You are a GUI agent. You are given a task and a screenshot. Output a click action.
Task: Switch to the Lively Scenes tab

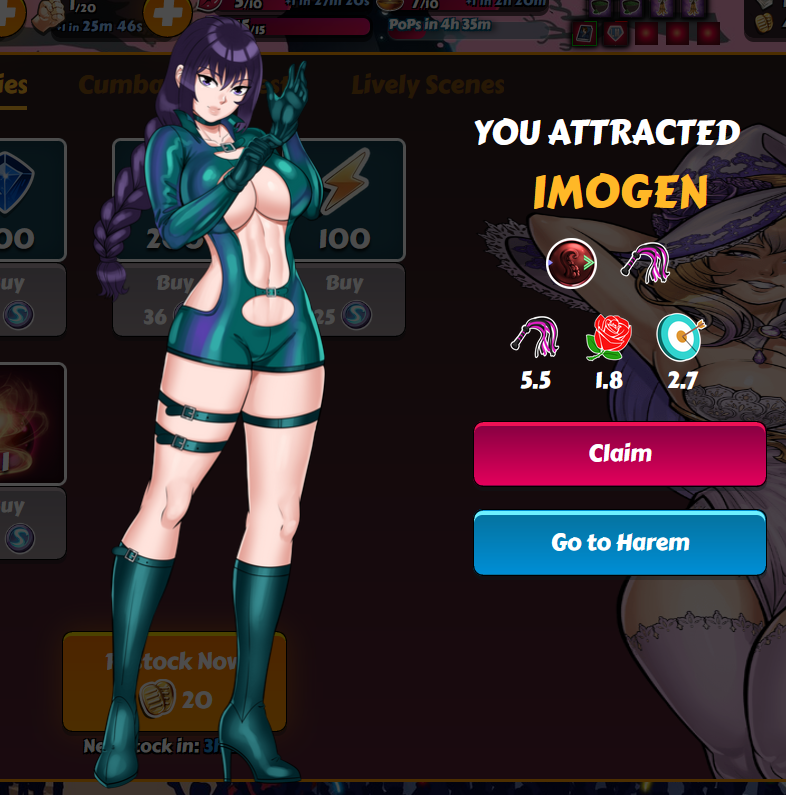click(x=427, y=85)
